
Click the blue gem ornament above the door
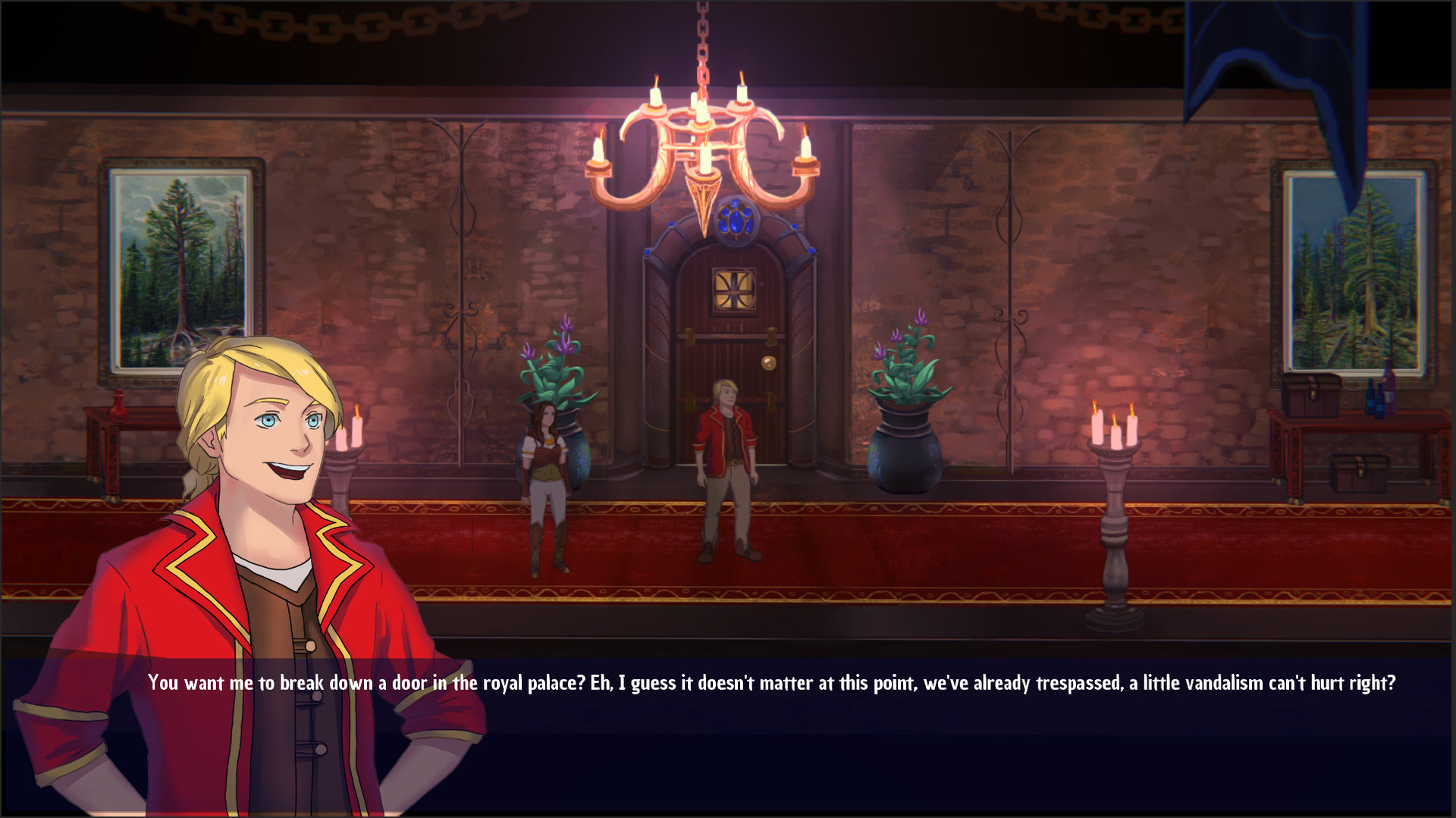[737, 221]
